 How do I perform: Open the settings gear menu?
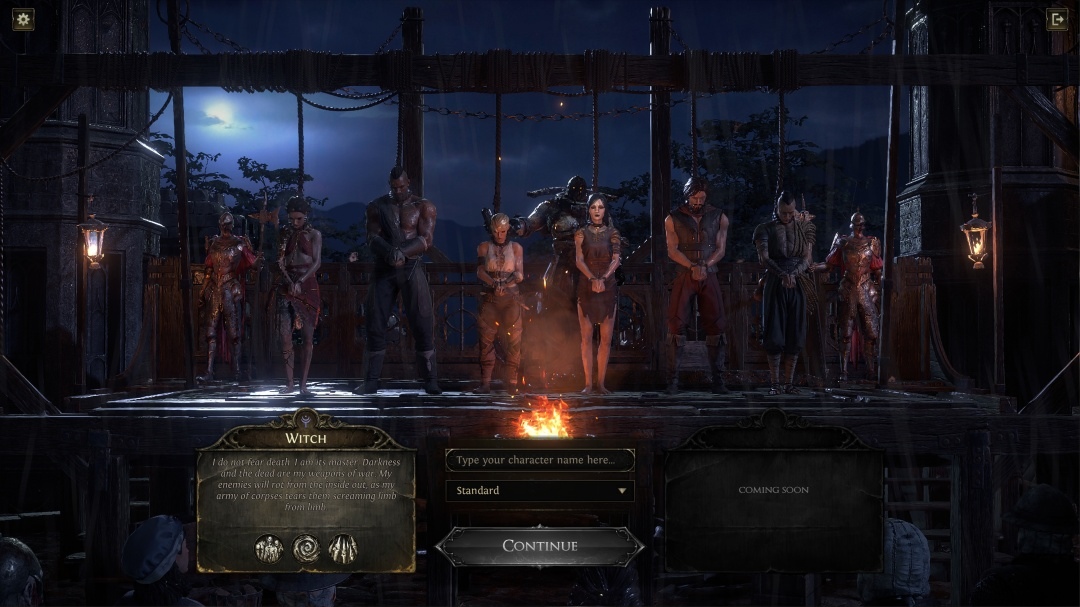tap(23, 19)
